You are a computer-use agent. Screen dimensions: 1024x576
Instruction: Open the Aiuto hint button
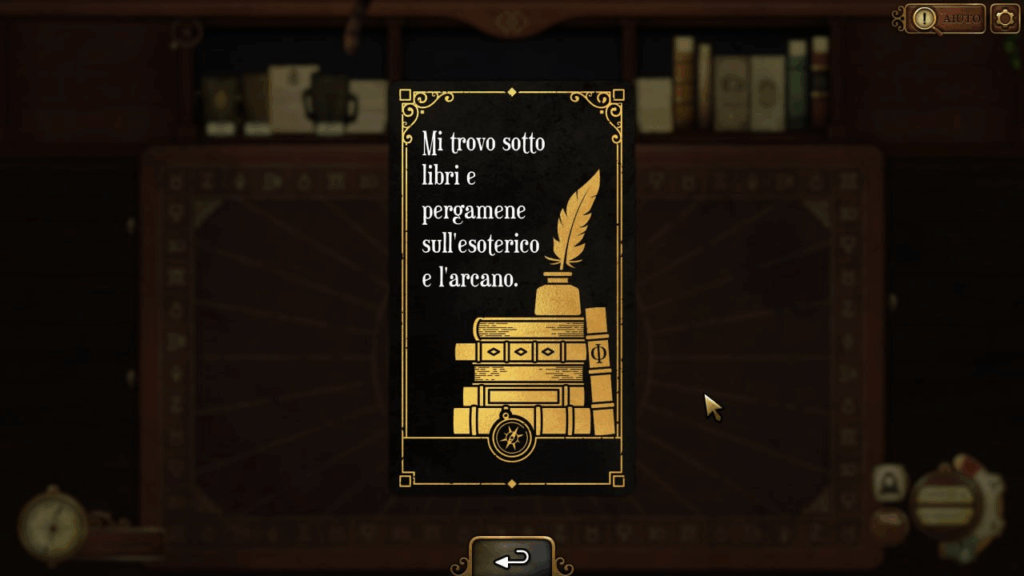(x=947, y=18)
